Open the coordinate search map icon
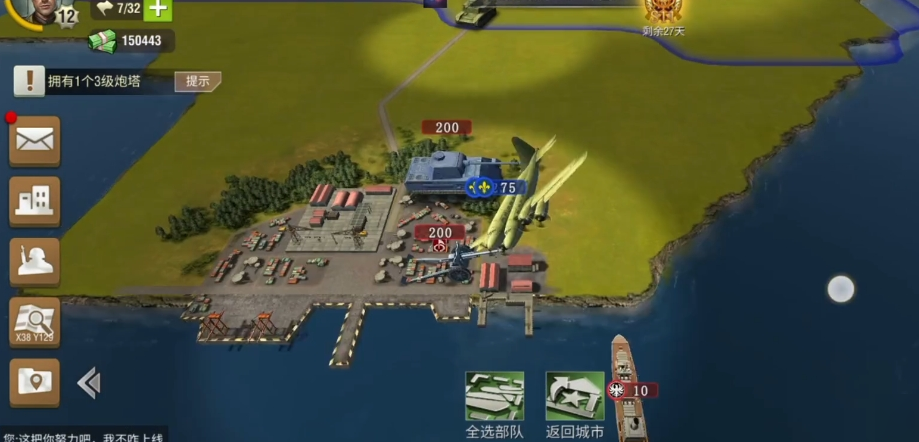This screenshot has width=919, height=442. 35,322
